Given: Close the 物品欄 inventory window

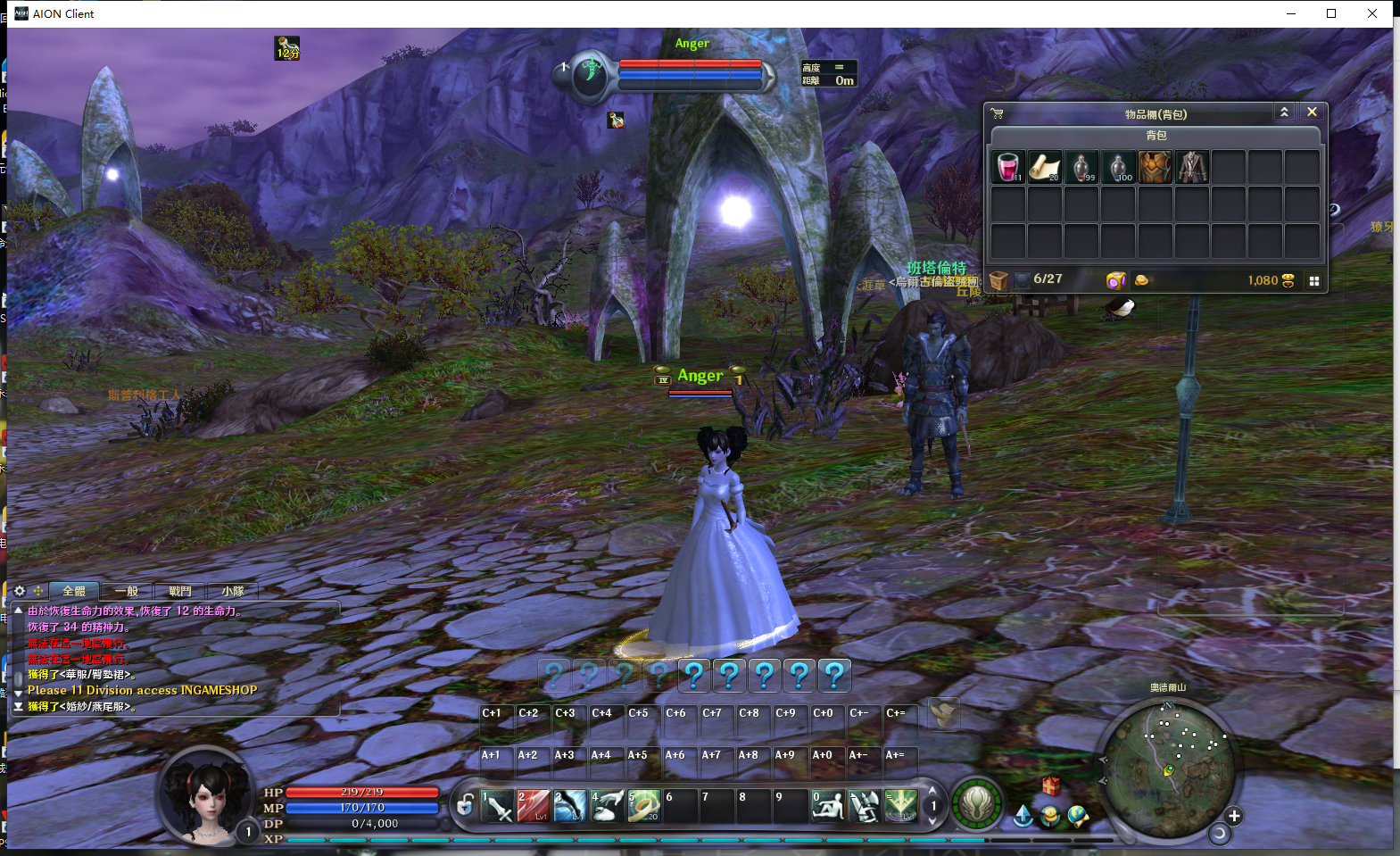Looking at the screenshot, I should [1312, 112].
